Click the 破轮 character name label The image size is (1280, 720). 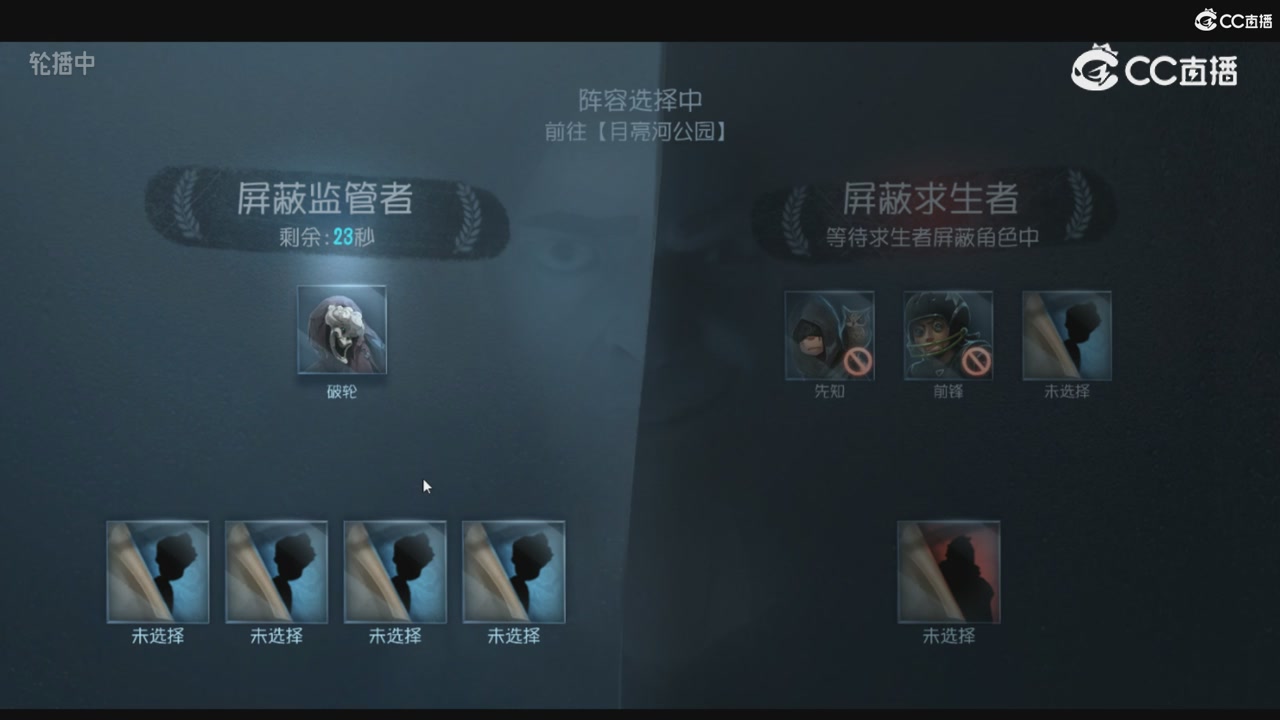pos(342,392)
